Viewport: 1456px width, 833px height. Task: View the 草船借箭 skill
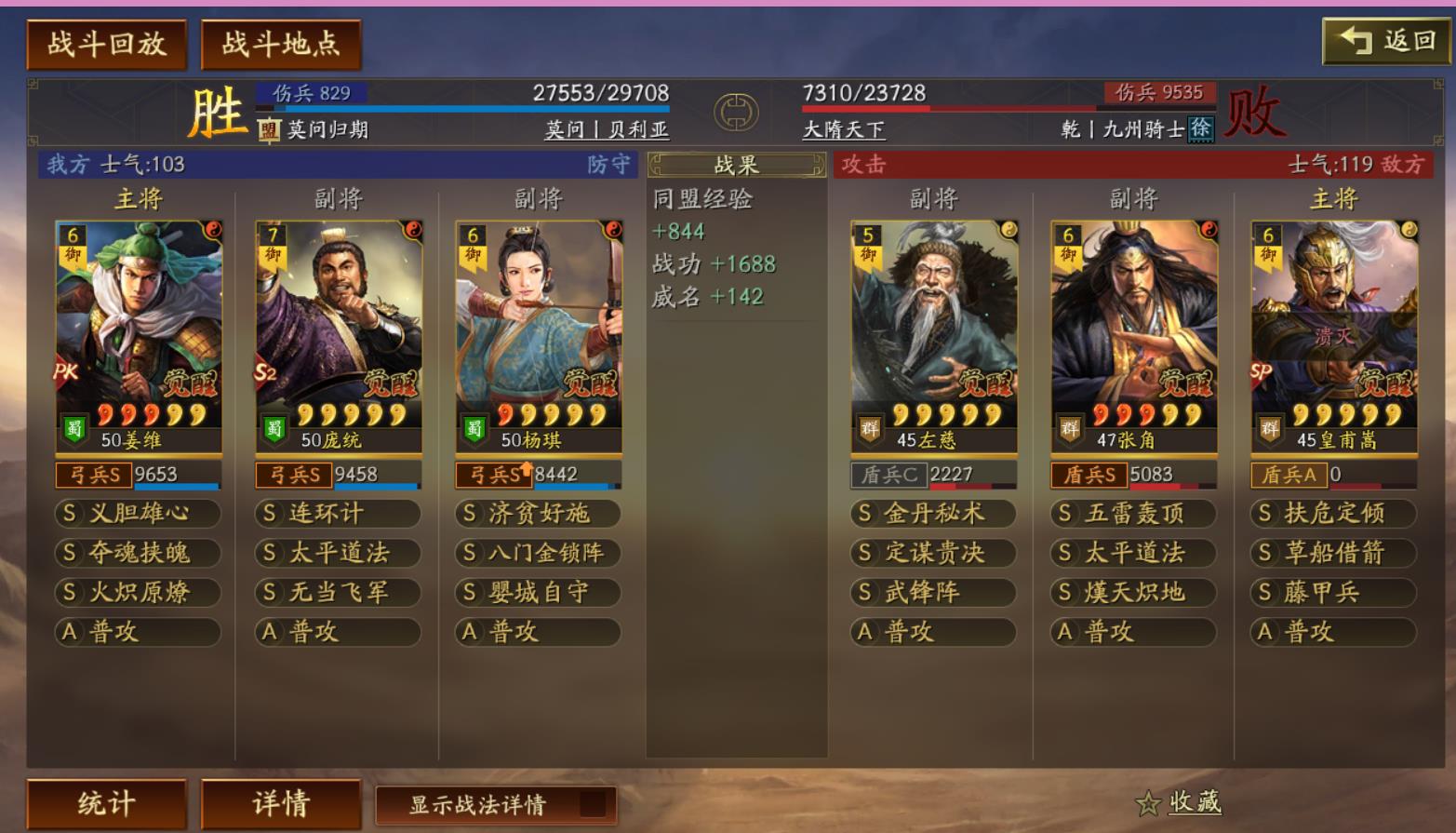pyautogui.click(x=1333, y=553)
